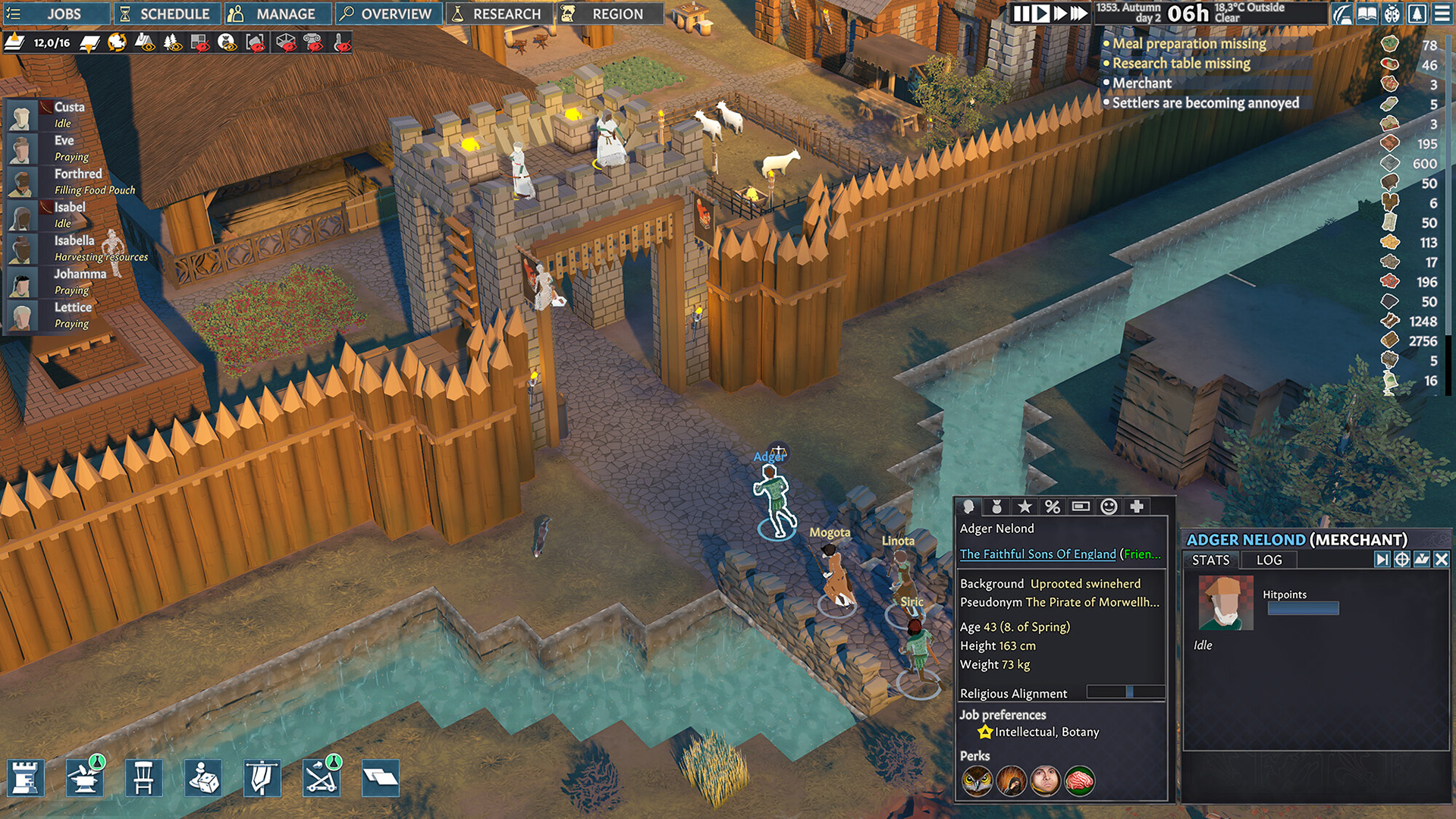Switch to the Log tab
Screen dimensions: 1456x819
pos(1269,560)
